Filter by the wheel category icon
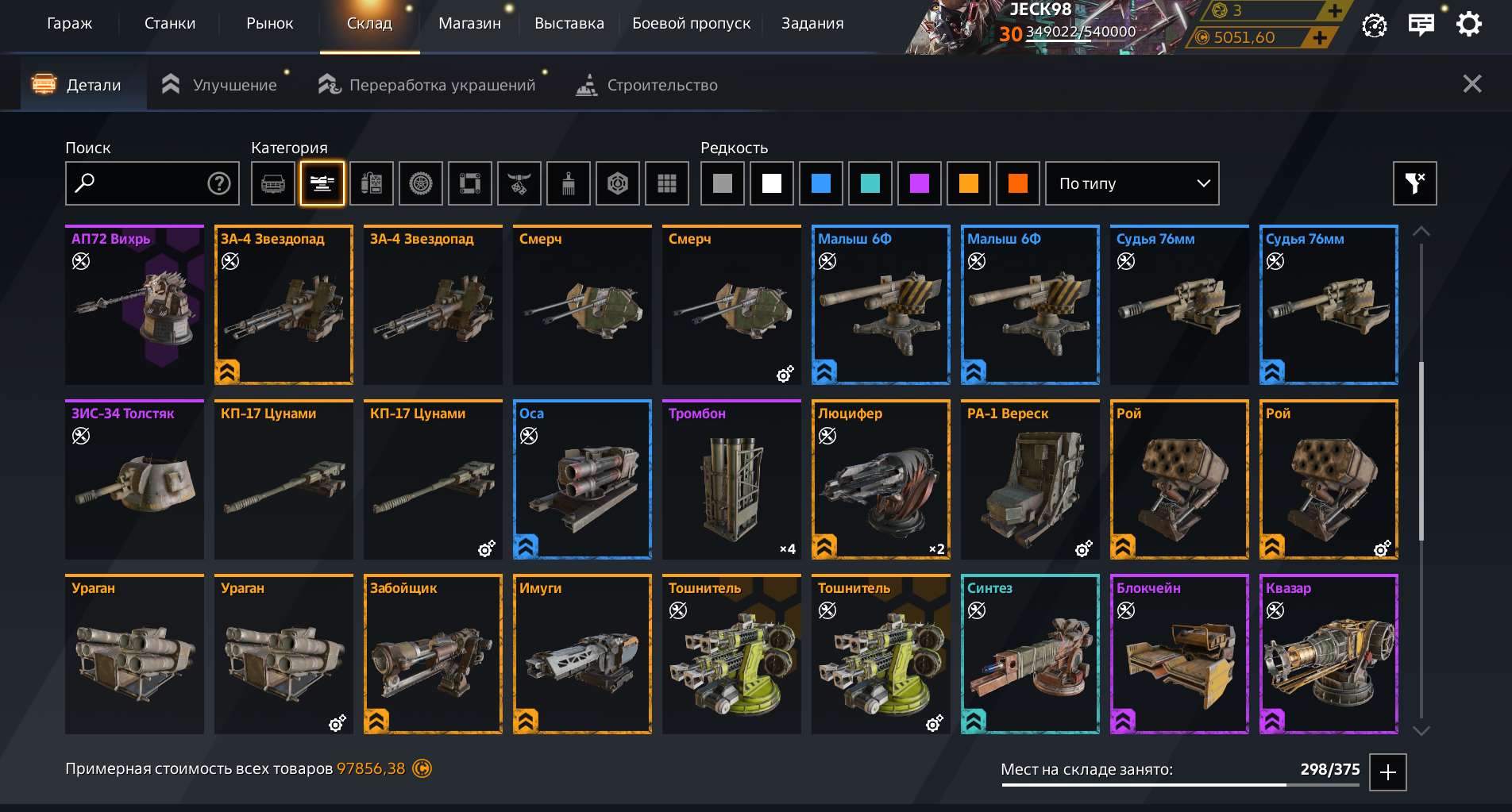1512x812 pixels. coord(421,183)
